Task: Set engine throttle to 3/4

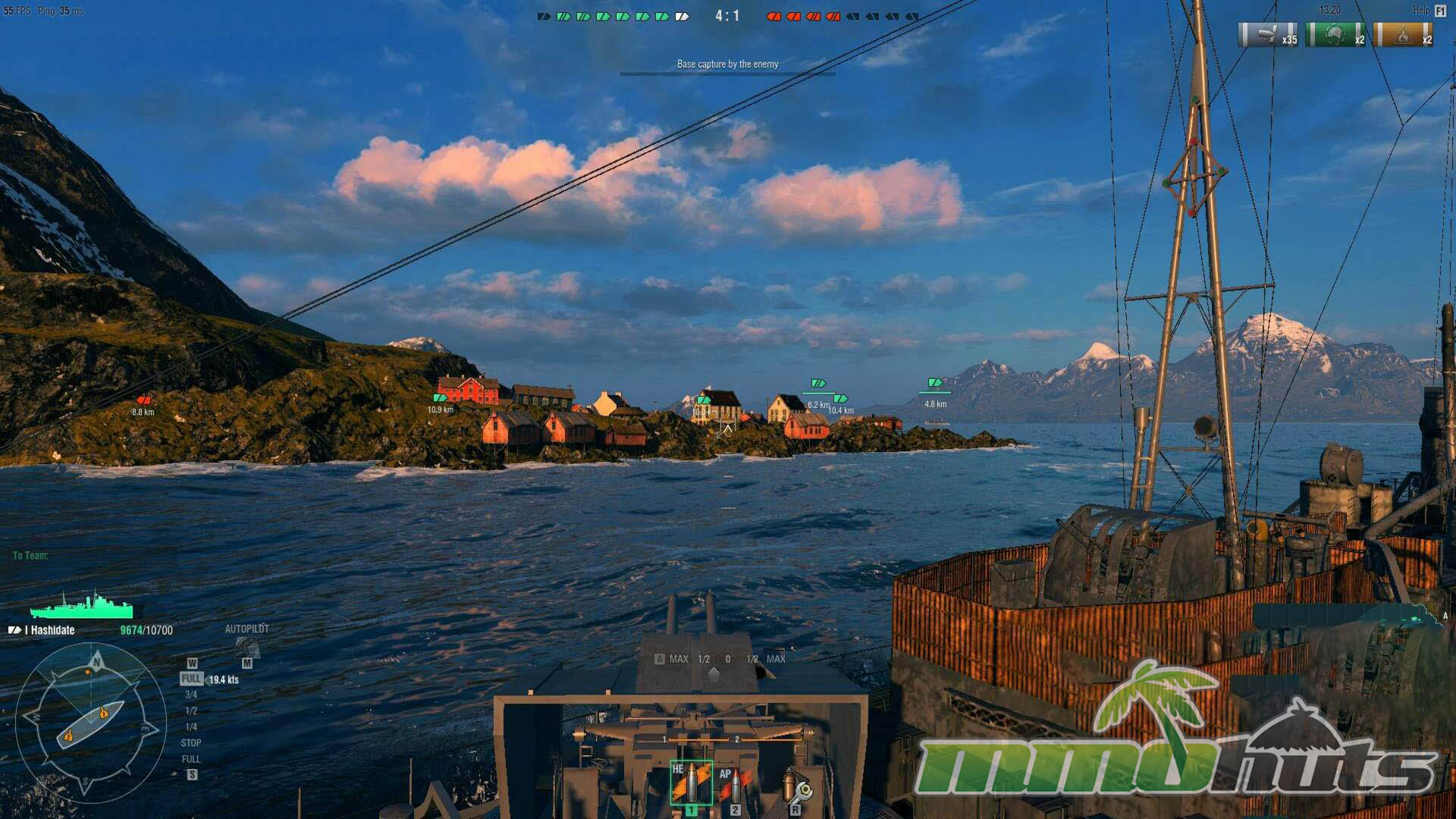Action: coord(191,695)
